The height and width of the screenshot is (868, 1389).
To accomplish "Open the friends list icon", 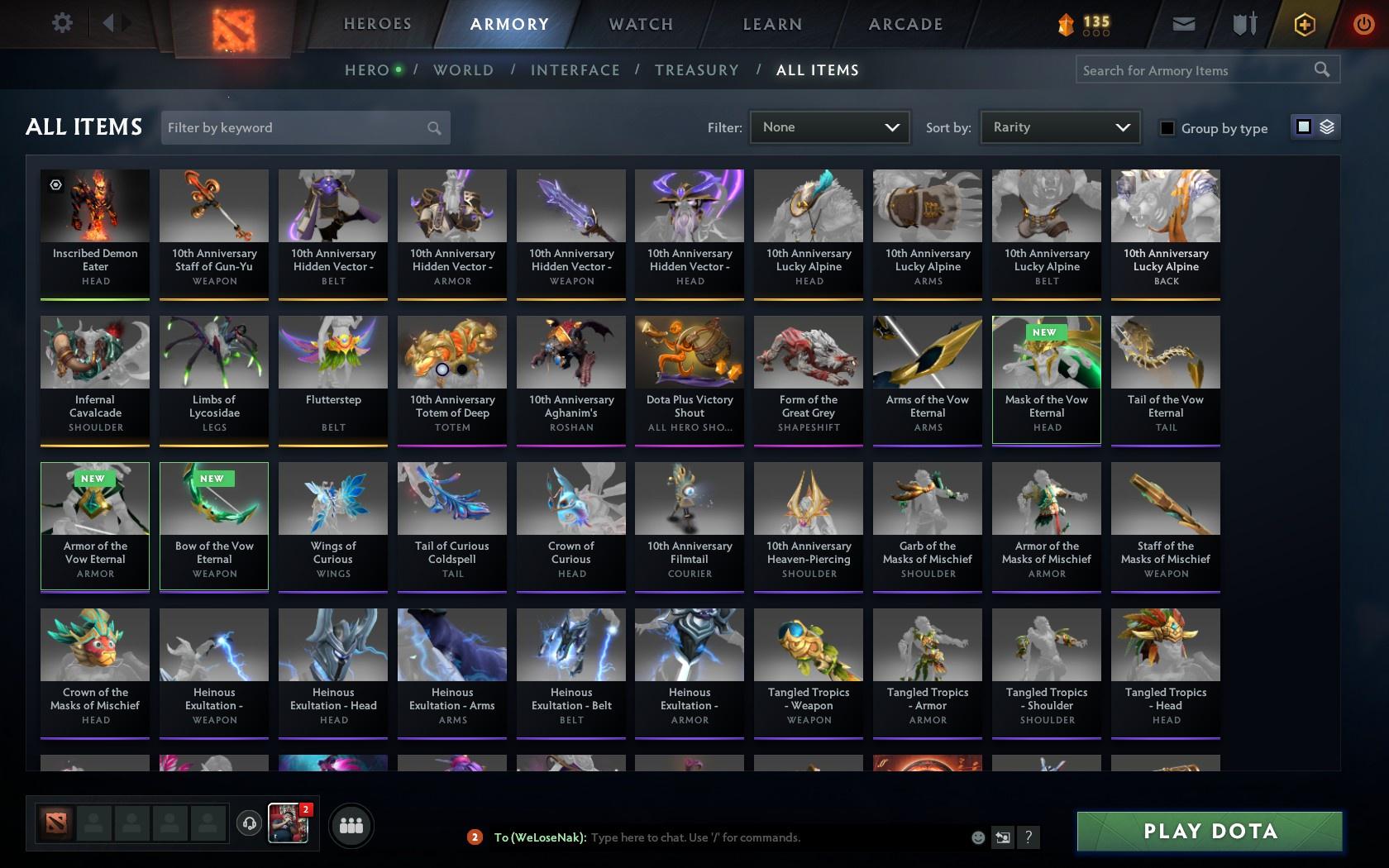I will click(351, 825).
